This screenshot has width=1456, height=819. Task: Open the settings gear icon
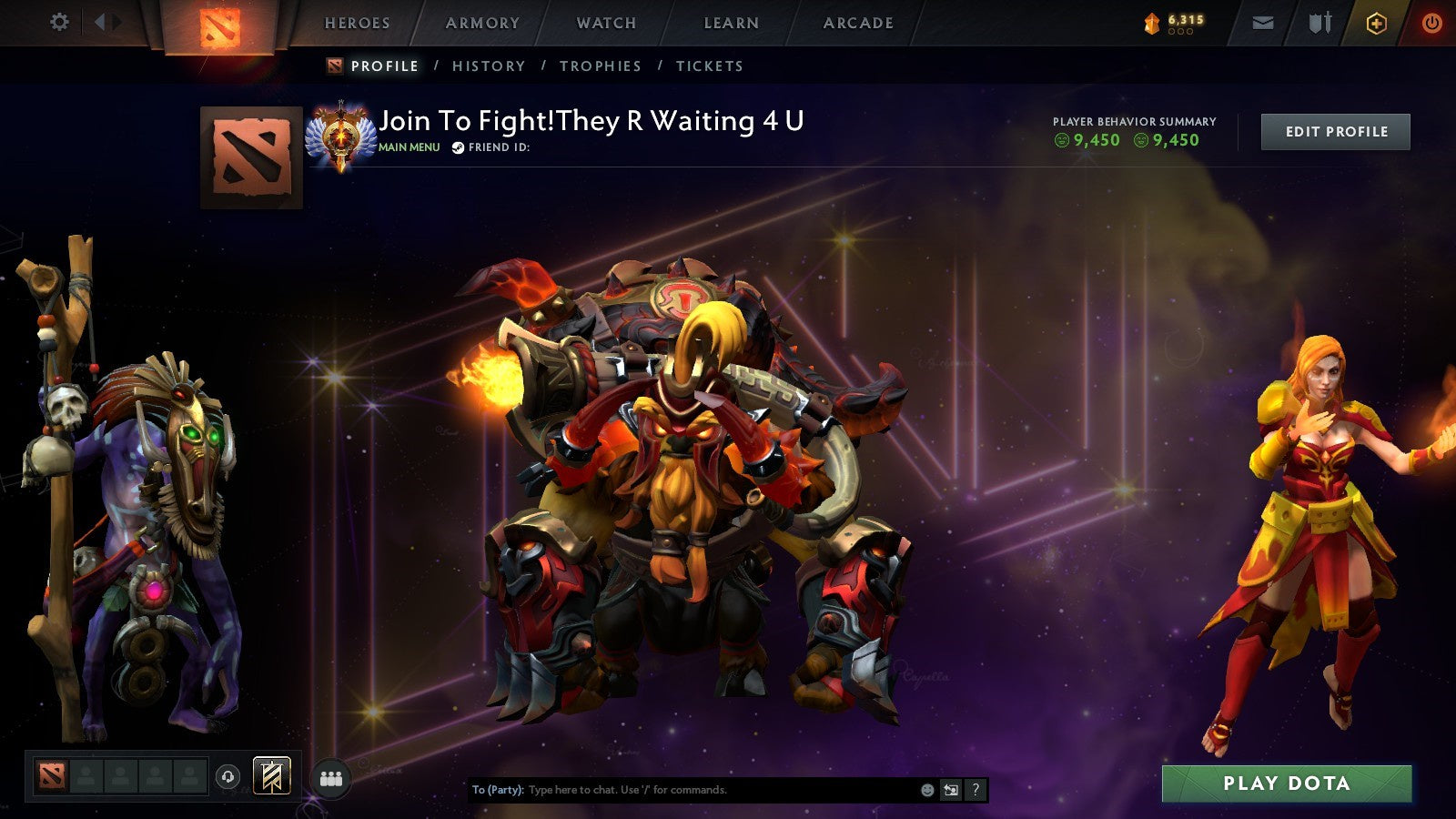tap(60, 23)
